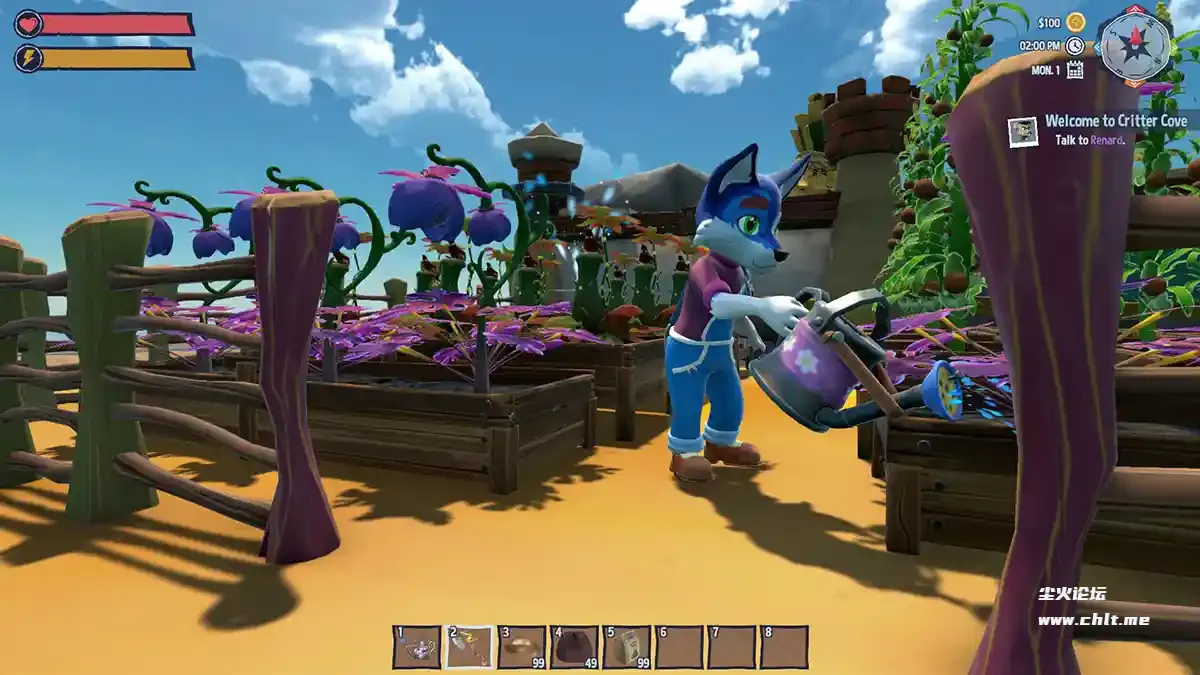Image resolution: width=1200 pixels, height=675 pixels.
Task: Click the calendar icon beside MON. 1
Action: pos(1075,69)
